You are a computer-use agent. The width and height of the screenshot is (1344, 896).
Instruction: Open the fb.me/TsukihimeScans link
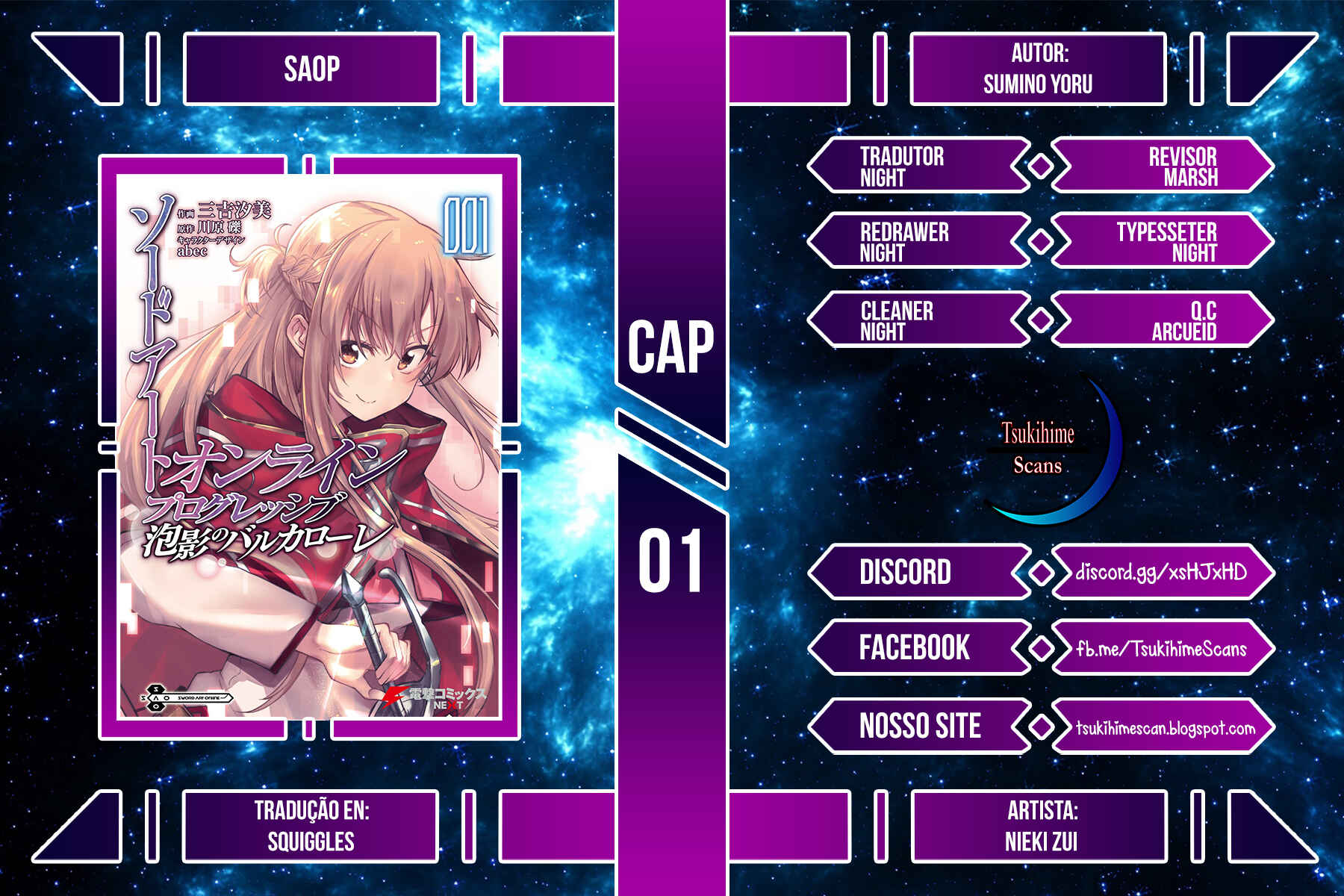click(x=1161, y=649)
